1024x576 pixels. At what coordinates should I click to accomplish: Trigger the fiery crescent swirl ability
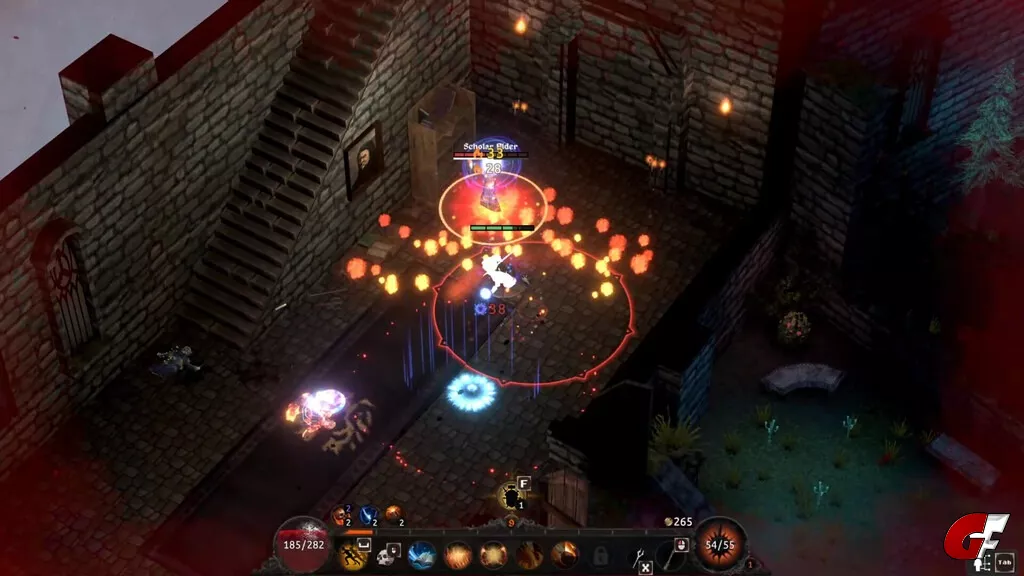pos(564,553)
